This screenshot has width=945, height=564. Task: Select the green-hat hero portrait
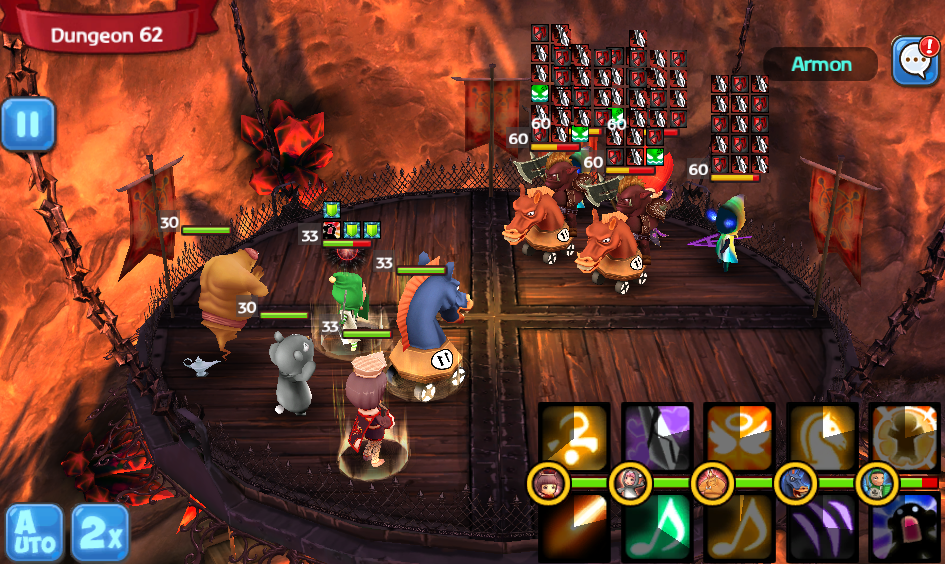click(877, 483)
